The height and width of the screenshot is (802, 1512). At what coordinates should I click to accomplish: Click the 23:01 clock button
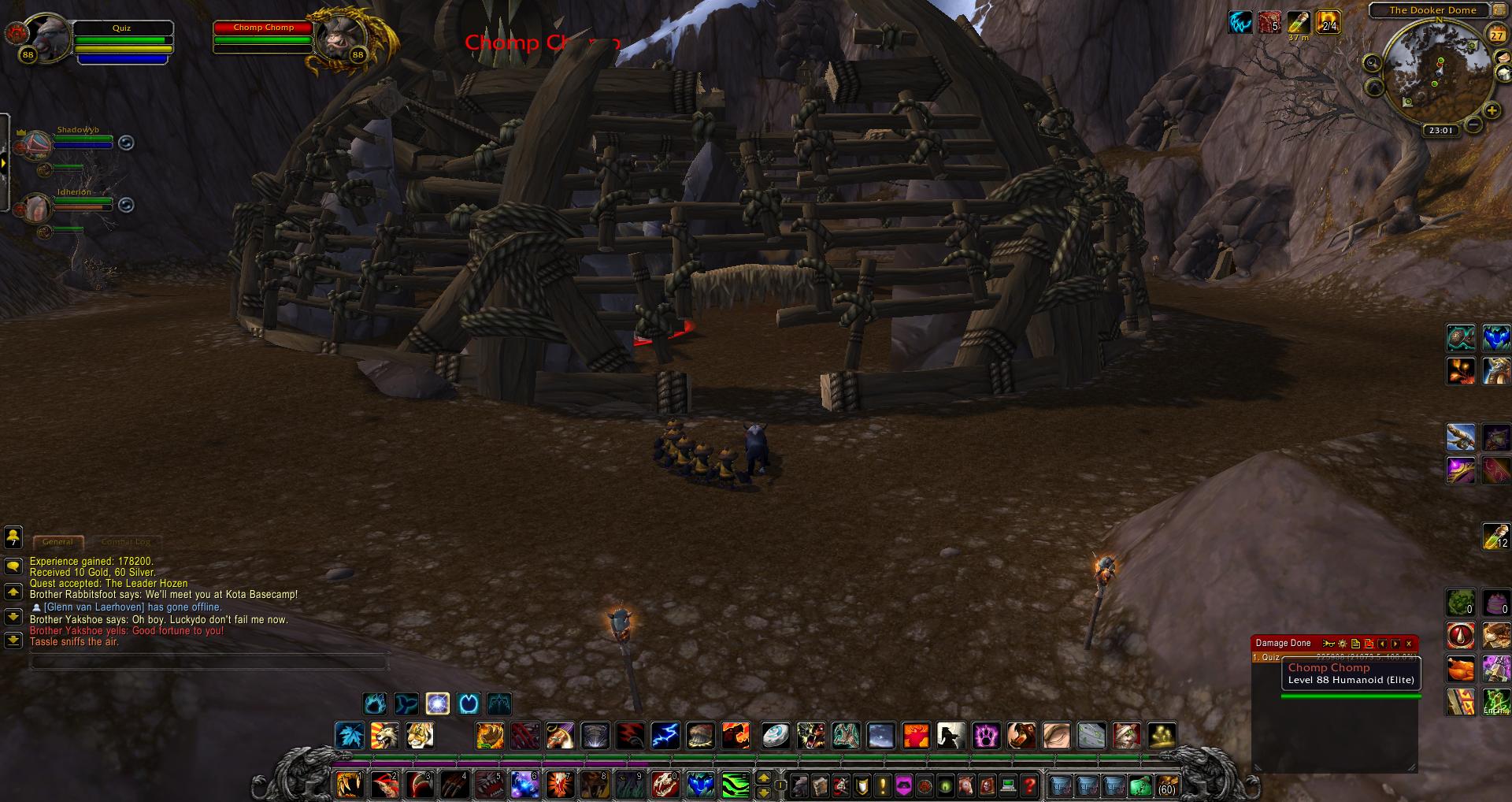click(x=1440, y=131)
